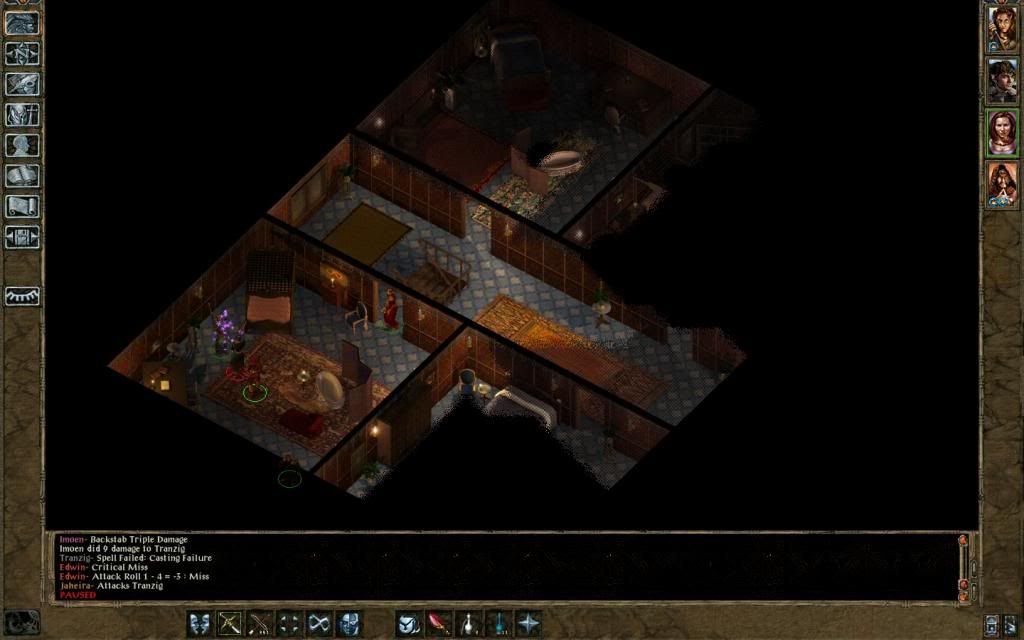1024x640 pixels.
Task: Click the blue star icon on the action bar
Action: point(528,624)
